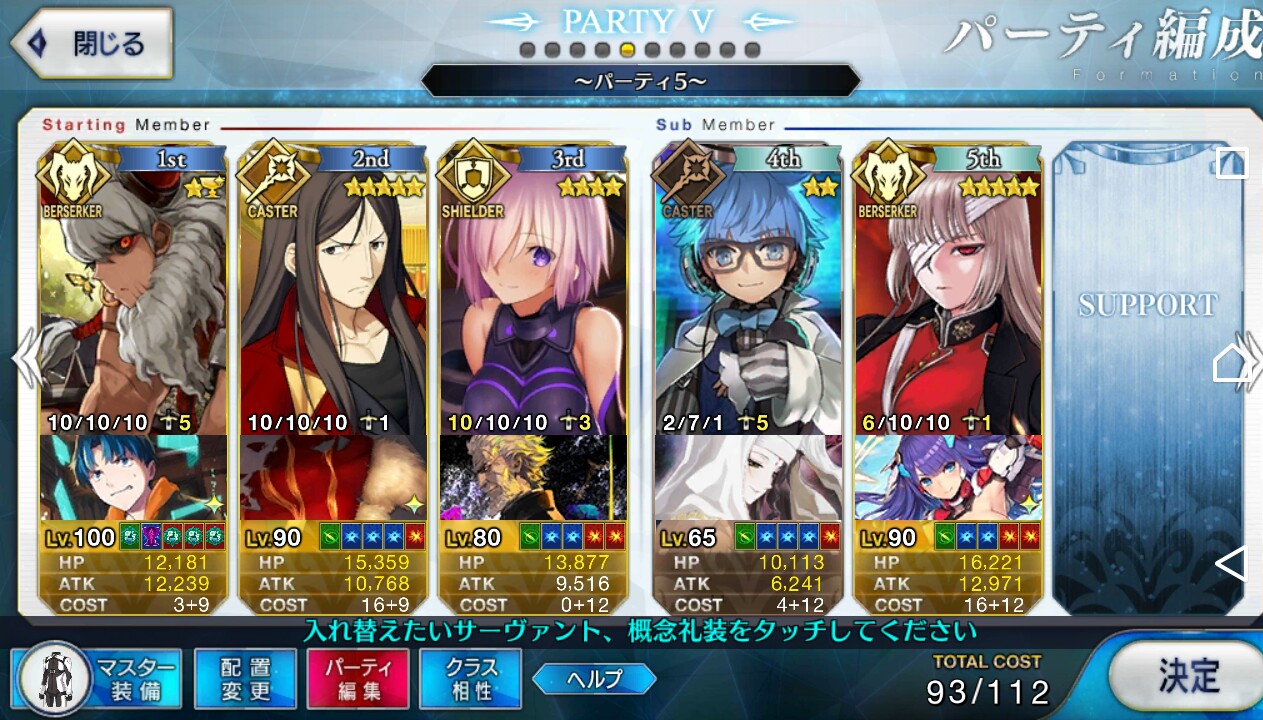This screenshot has height=720, width=1263.
Task: Confirm the party with the 決定 button
Action: (1187, 676)
